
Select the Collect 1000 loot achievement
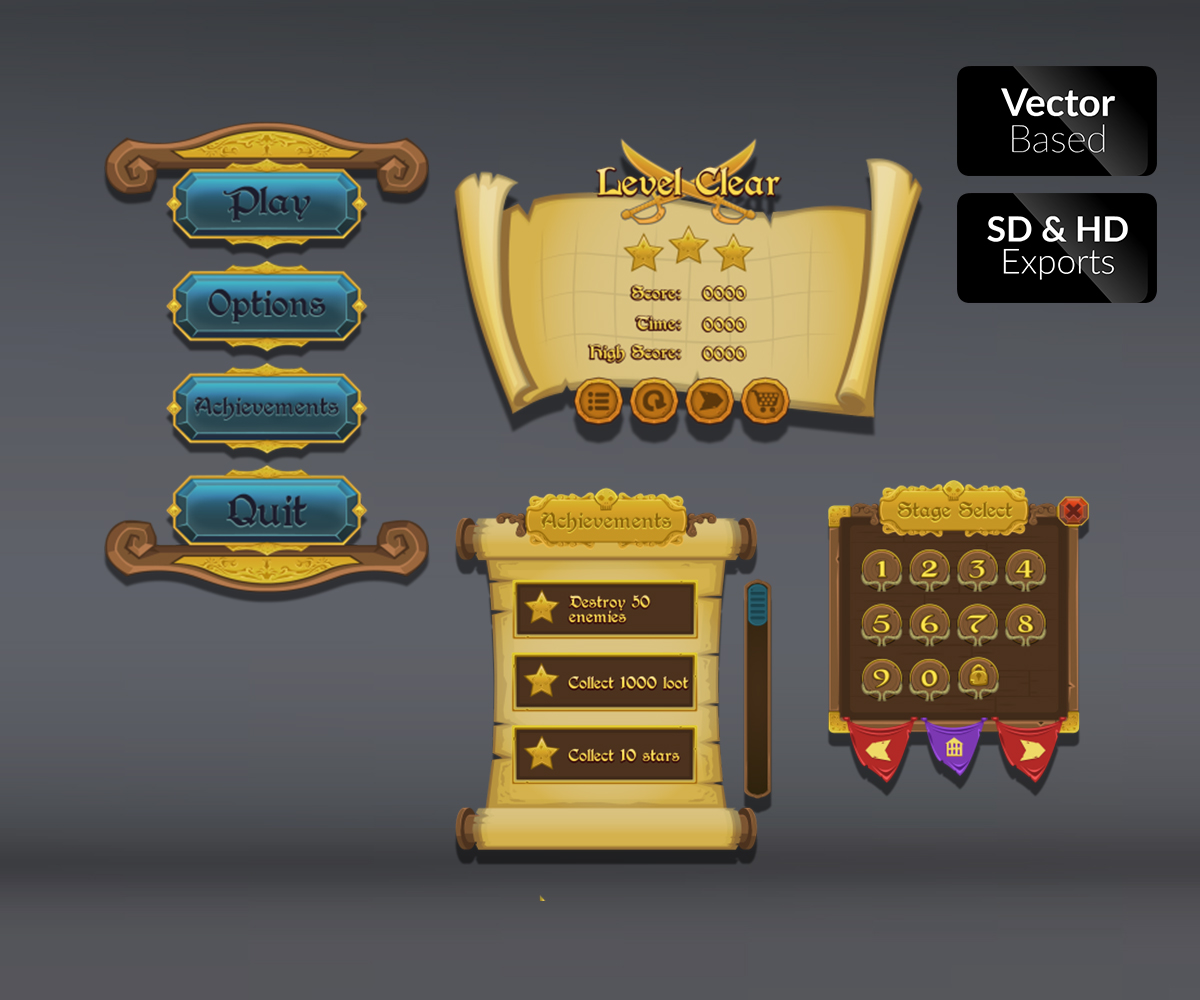(x=605, y=682)
